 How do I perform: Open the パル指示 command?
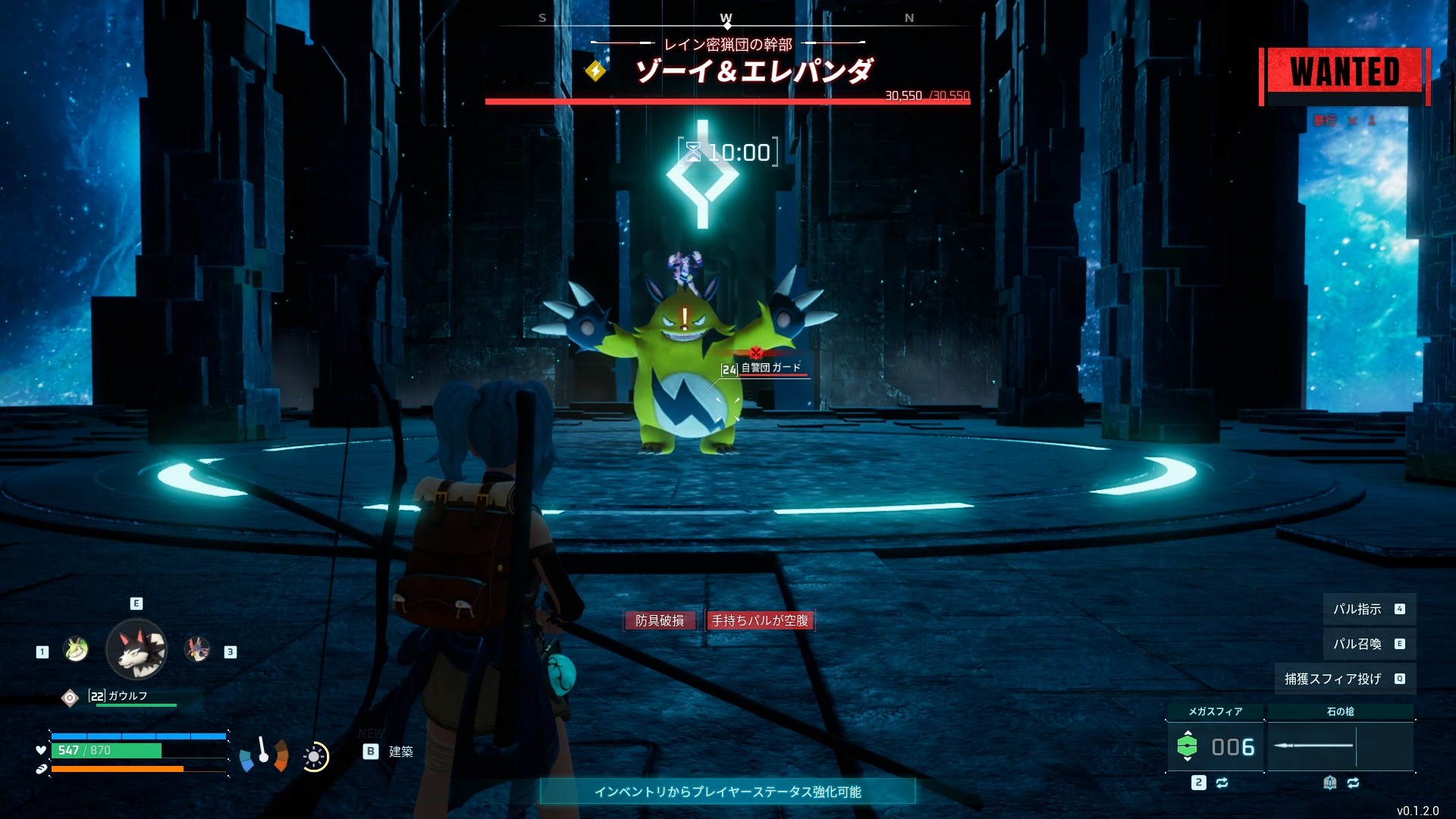click(x=1368, y=609)
